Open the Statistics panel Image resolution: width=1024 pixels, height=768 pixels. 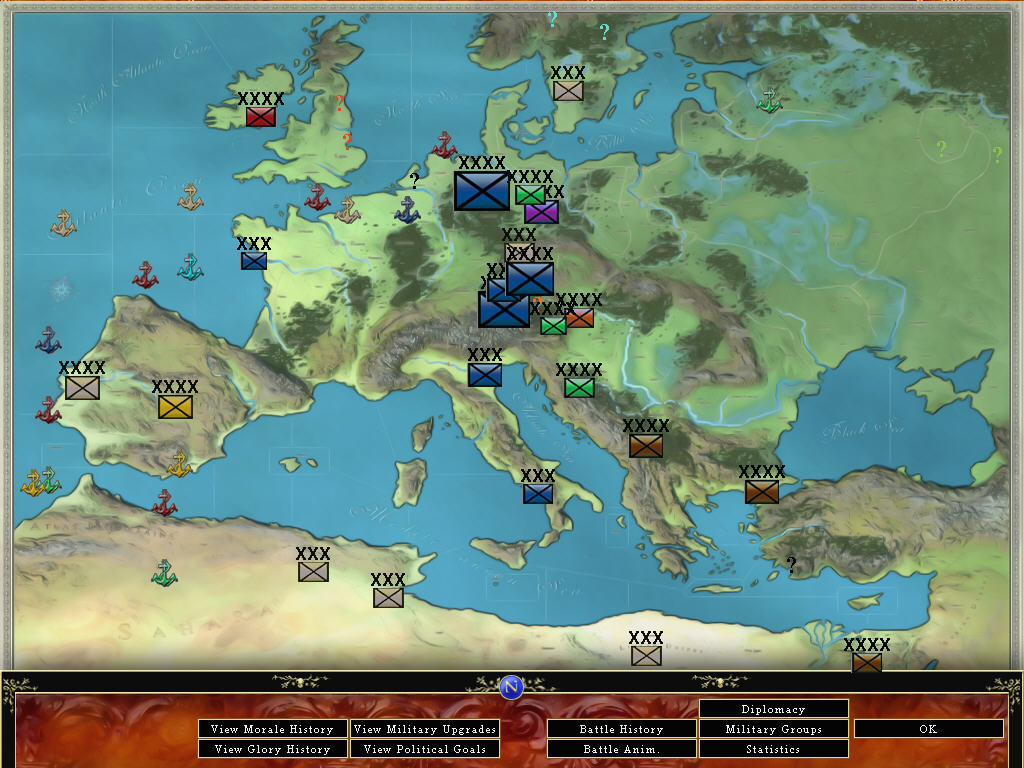pos(773,749)
